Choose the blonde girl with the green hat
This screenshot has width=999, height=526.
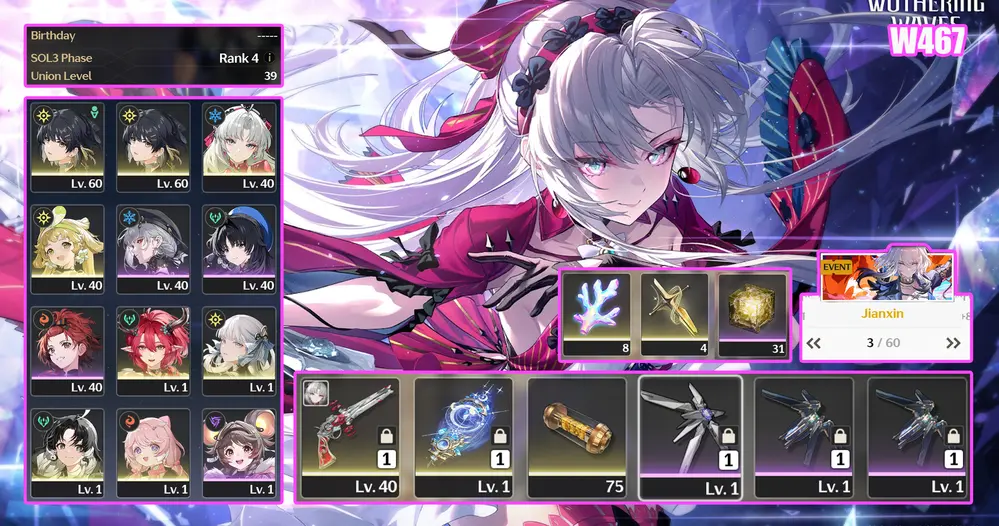pyautogui.click(x=68, y=248)
